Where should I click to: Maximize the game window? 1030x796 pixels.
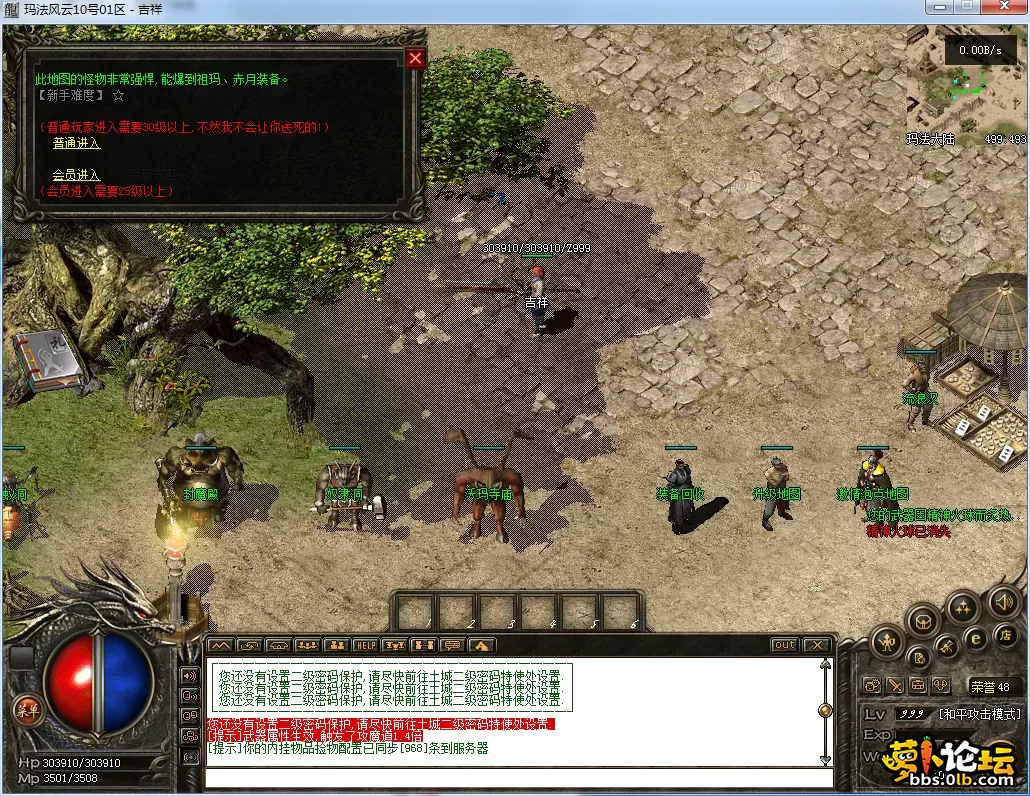coord(966,8)
